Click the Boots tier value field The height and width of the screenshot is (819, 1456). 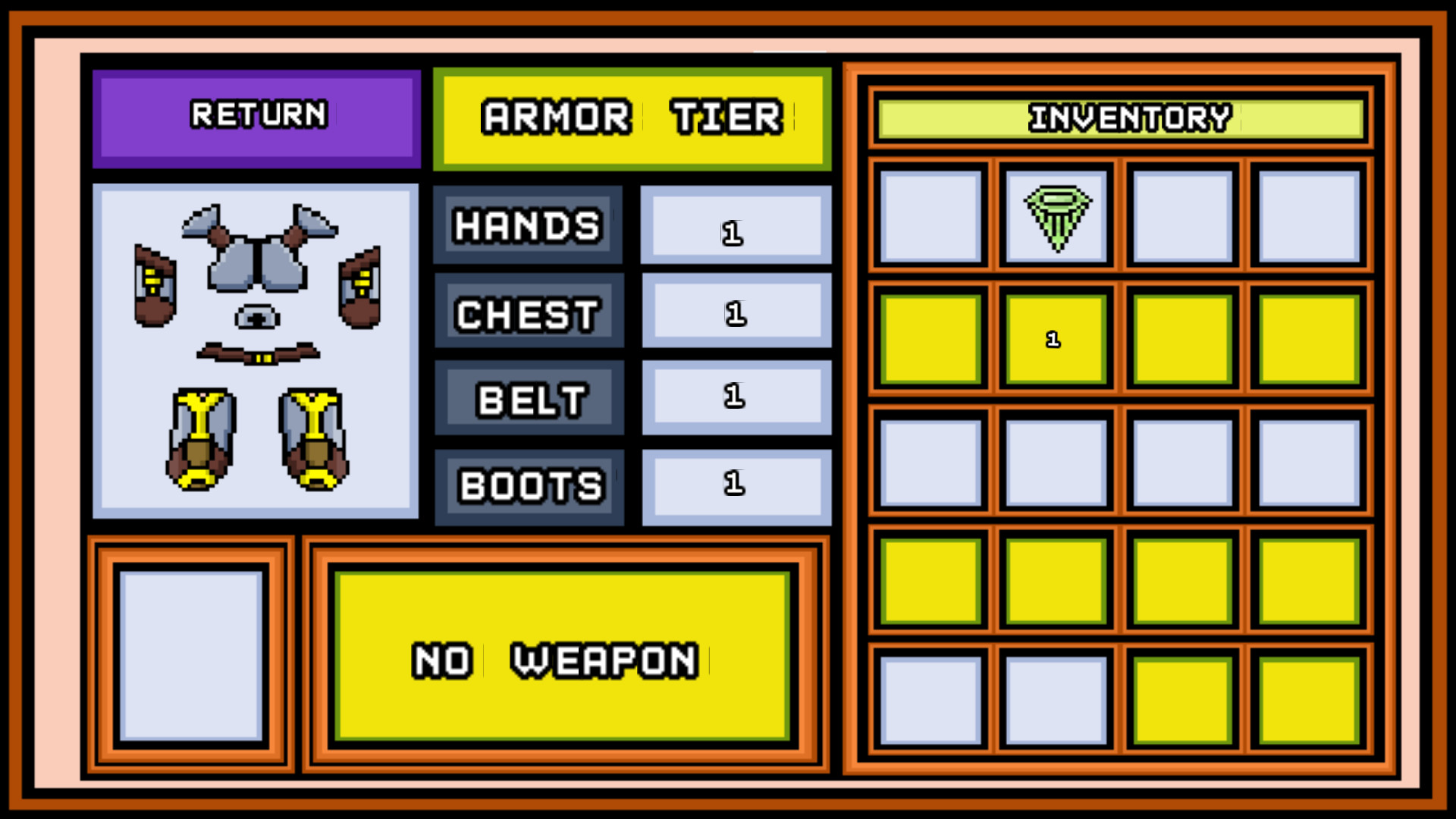(x=735, y=485)
